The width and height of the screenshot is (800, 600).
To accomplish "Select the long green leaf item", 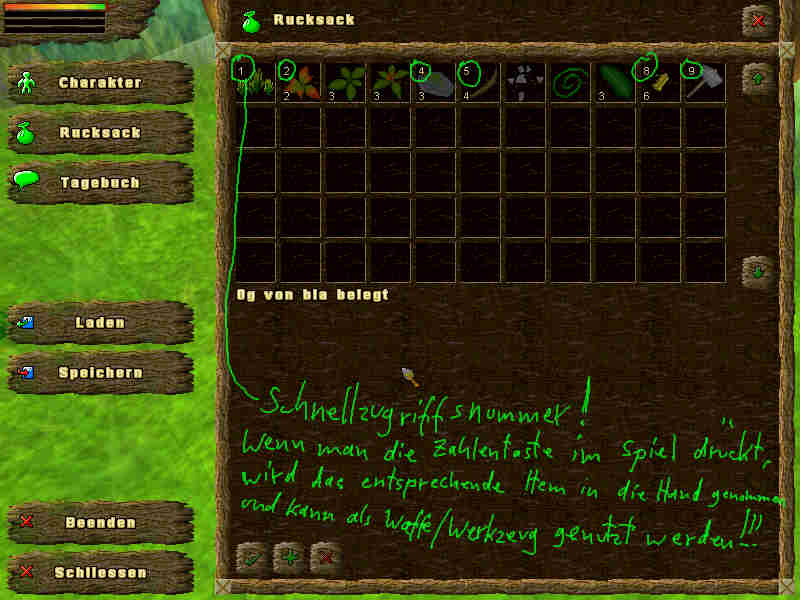I will click(615, 82).
